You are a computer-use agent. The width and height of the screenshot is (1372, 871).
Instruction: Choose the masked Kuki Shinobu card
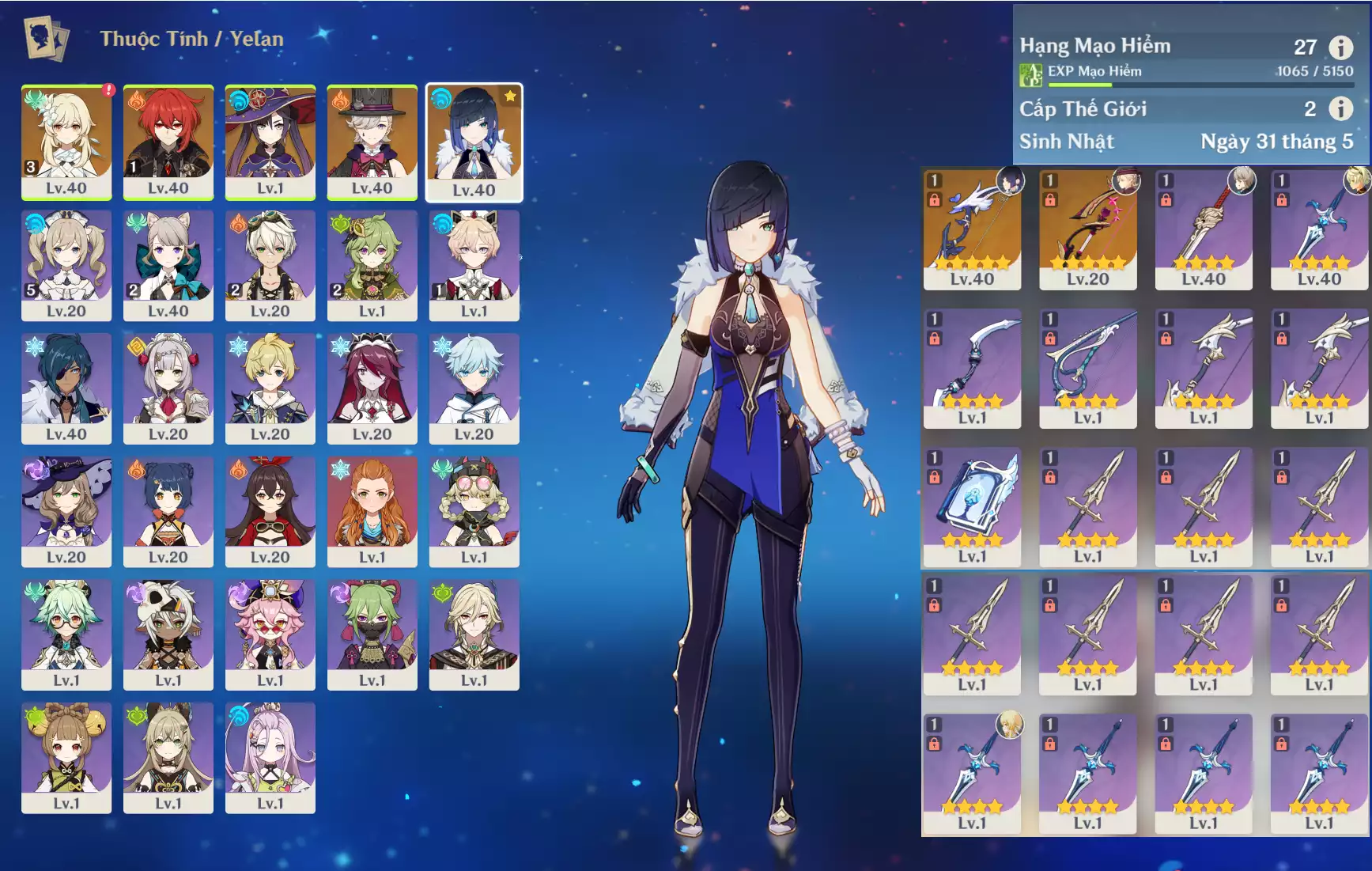[x=372, y=634]
